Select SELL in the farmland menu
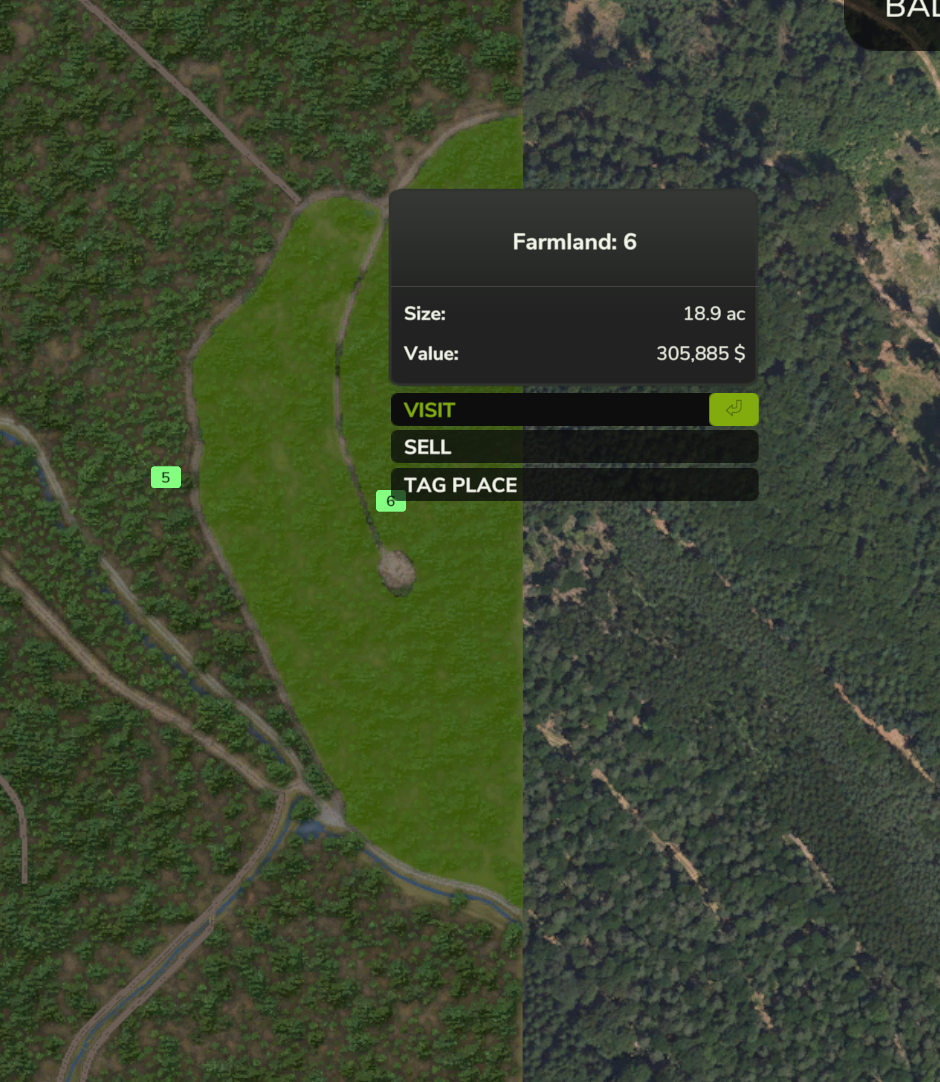 click(573, 447)
